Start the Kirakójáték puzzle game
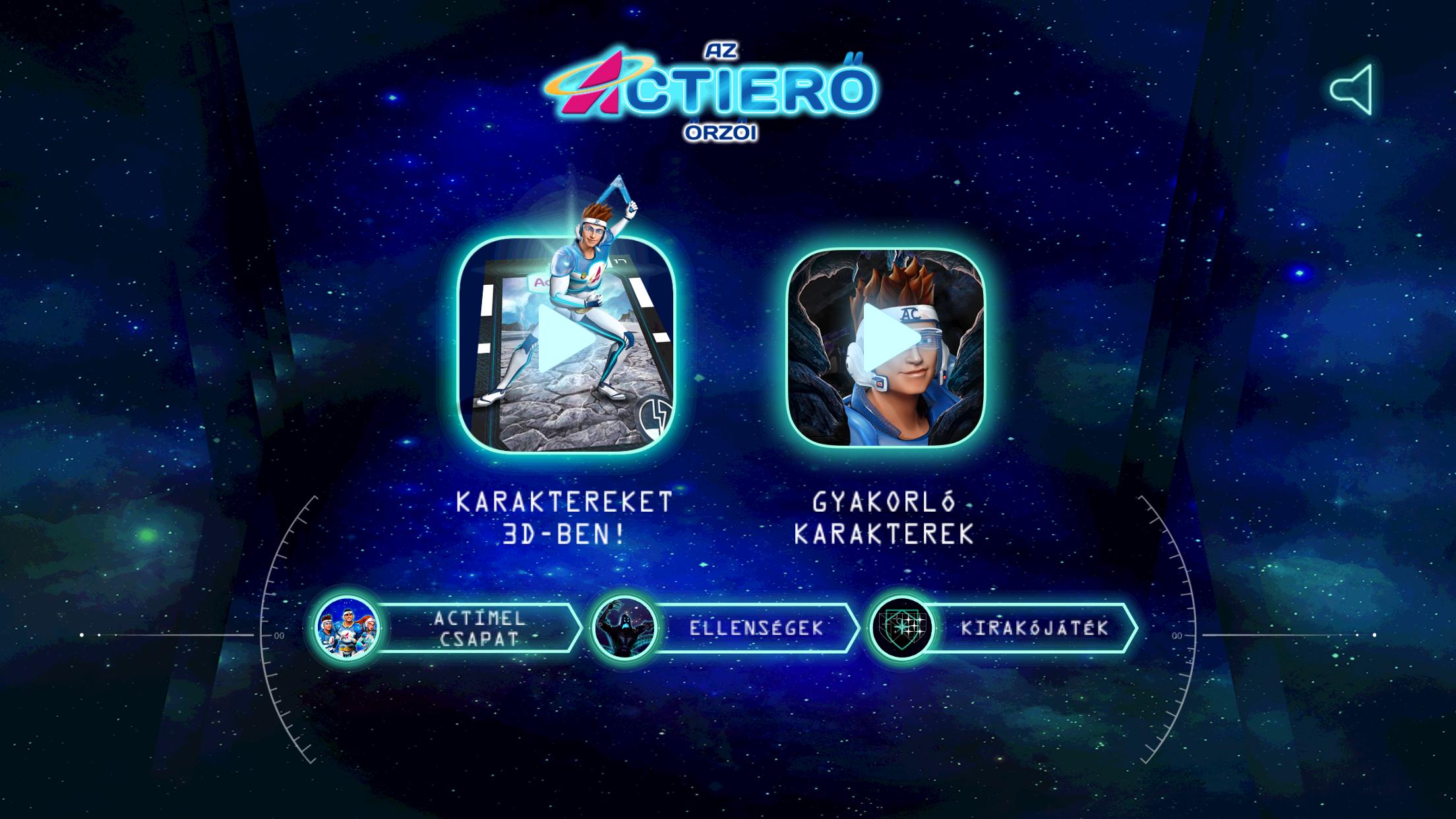 pyautogui.click(x=1002, y=628)
